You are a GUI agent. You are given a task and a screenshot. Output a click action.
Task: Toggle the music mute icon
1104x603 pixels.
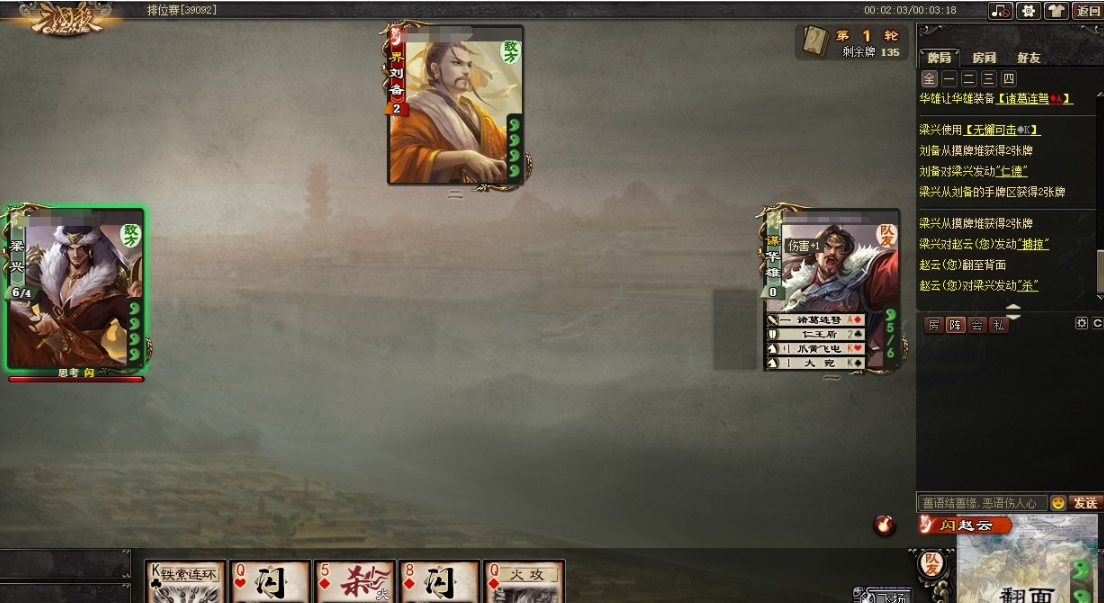point(1000,11)
